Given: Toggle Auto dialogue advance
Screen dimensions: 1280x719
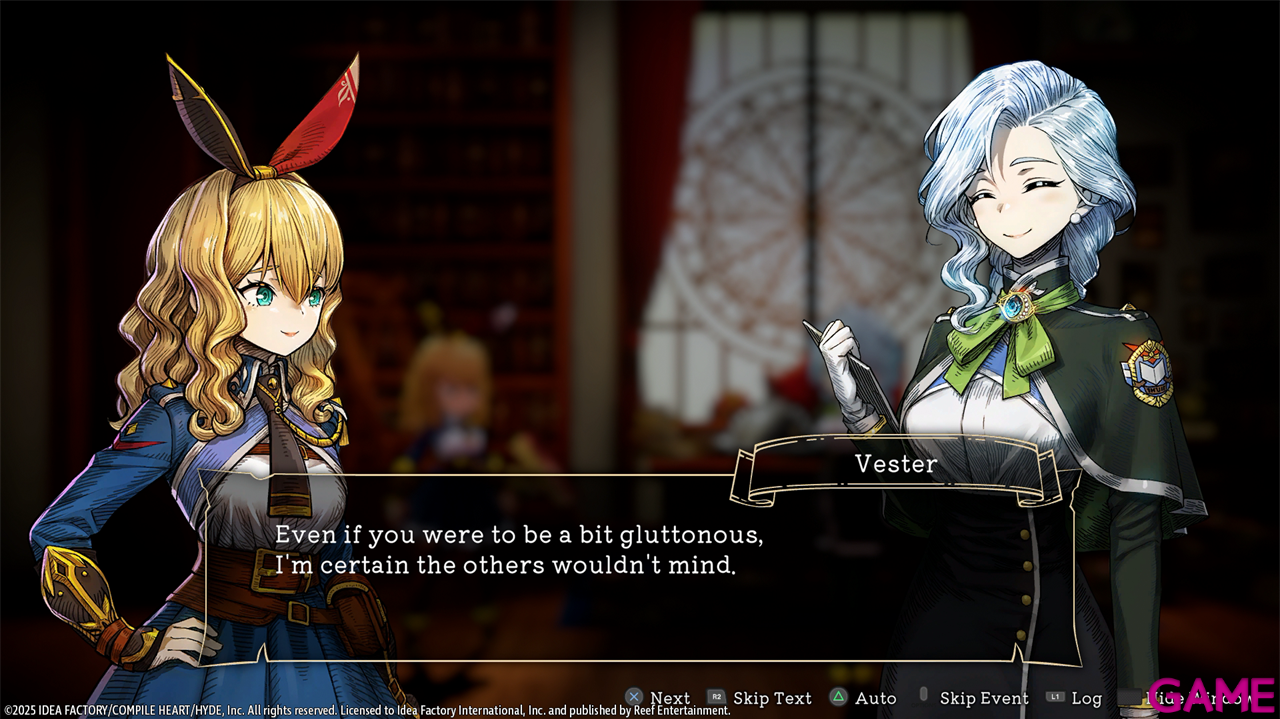Looking at the screenshot, I should (x=875, y=698).
